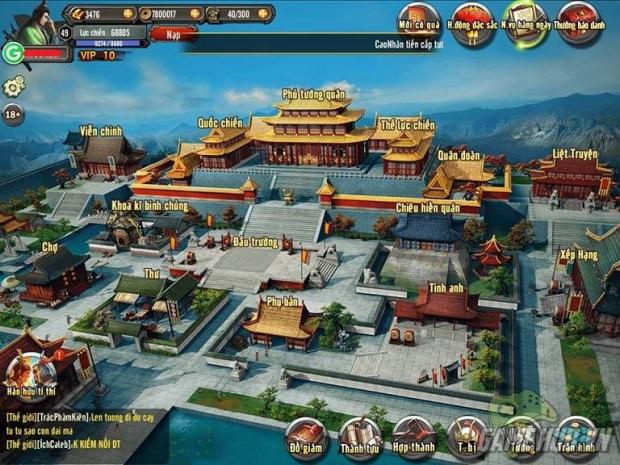Image resolution: width=620 pixels, height=465 pixels.
Task: Open the Thưởng bản đánh rewards icon
Action: pyautogui.click(x=579, y=21)
